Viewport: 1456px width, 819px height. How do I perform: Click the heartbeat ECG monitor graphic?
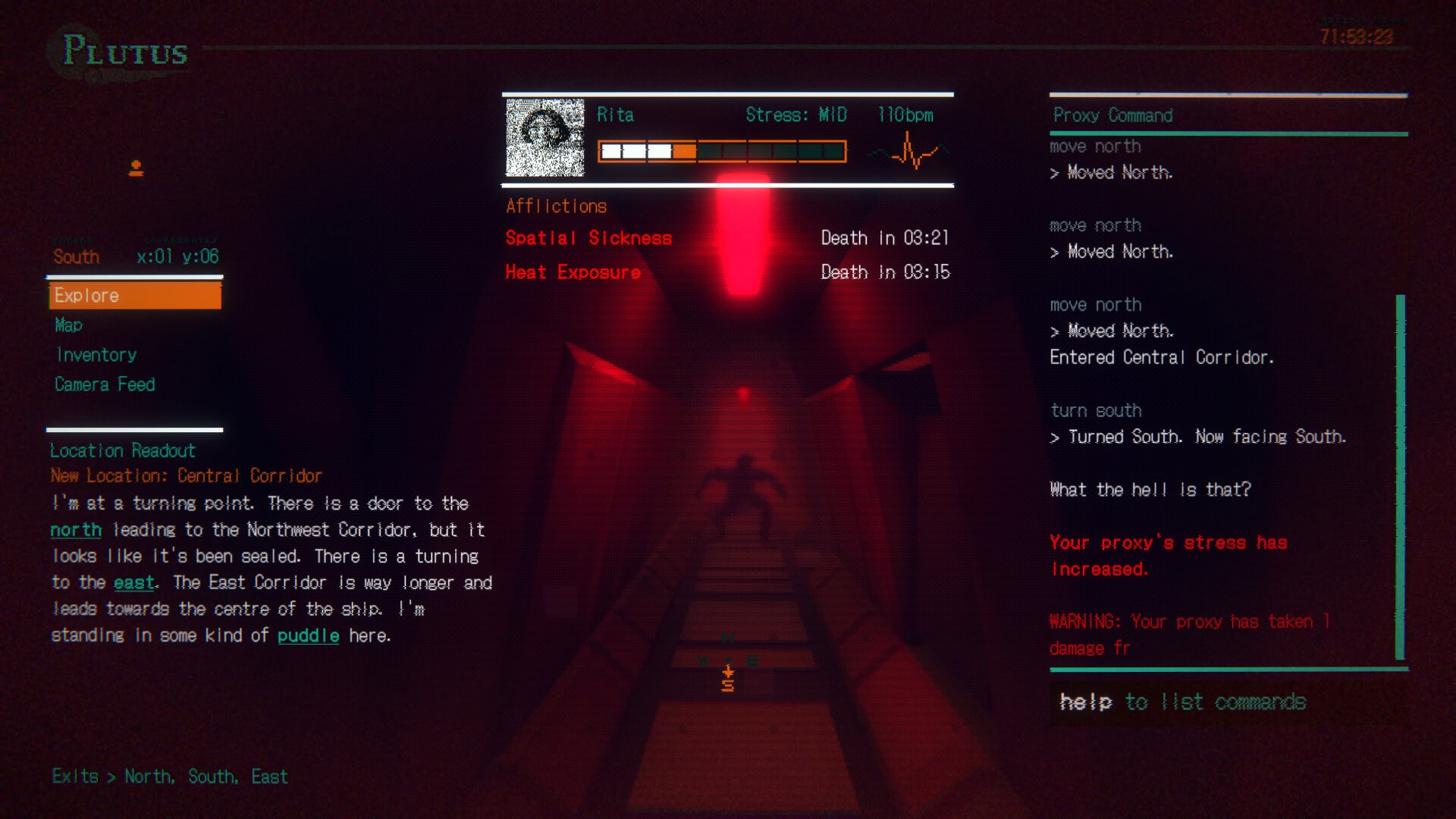click(x=908, y=151)
